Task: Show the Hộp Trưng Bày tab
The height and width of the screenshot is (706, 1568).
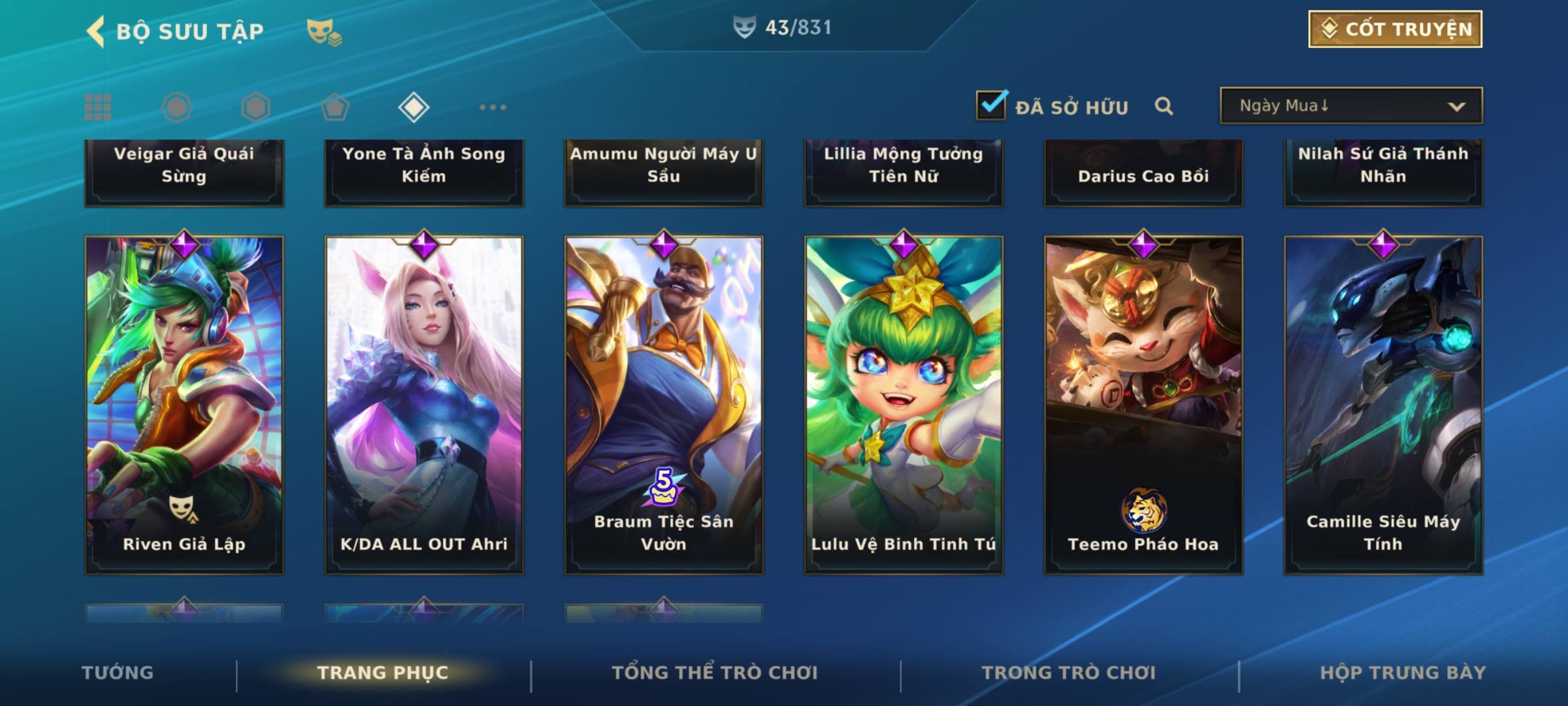Action: coord(1403,673)
